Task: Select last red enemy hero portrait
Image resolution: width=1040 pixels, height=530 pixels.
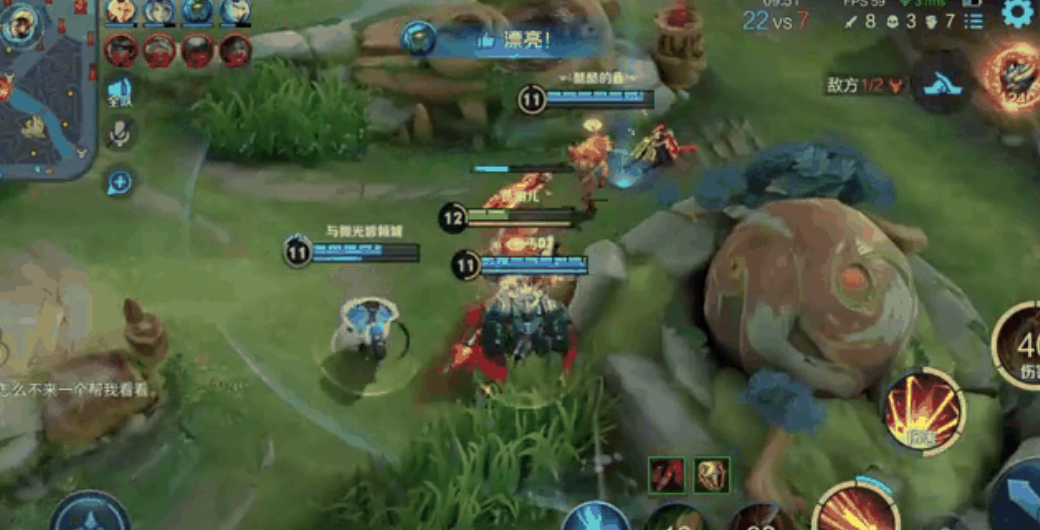Action: pos(235,49)
